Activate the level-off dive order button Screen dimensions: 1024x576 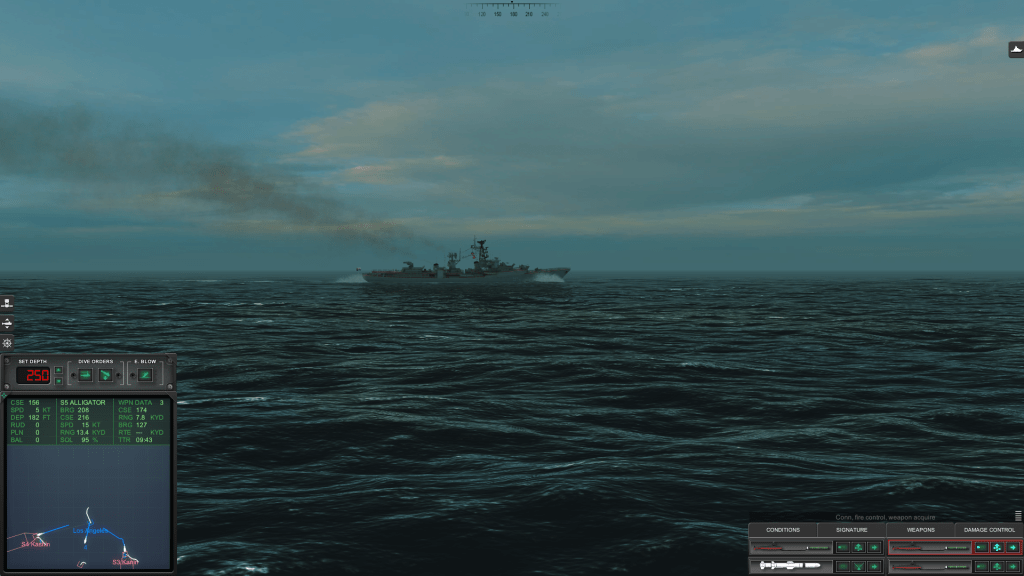click(85, 375)
